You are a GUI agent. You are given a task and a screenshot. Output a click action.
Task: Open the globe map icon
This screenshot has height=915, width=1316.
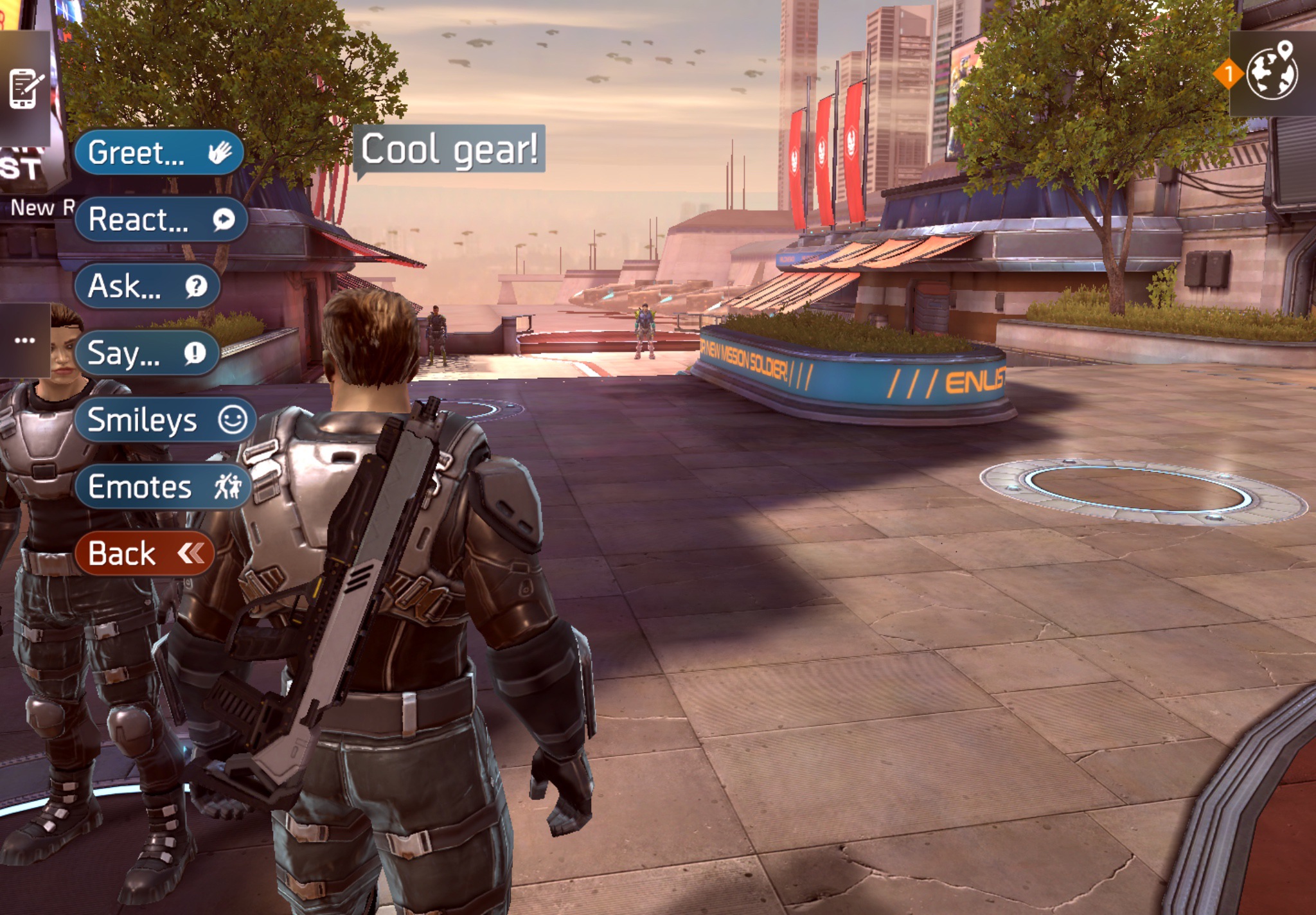[x=1272, y=73]
